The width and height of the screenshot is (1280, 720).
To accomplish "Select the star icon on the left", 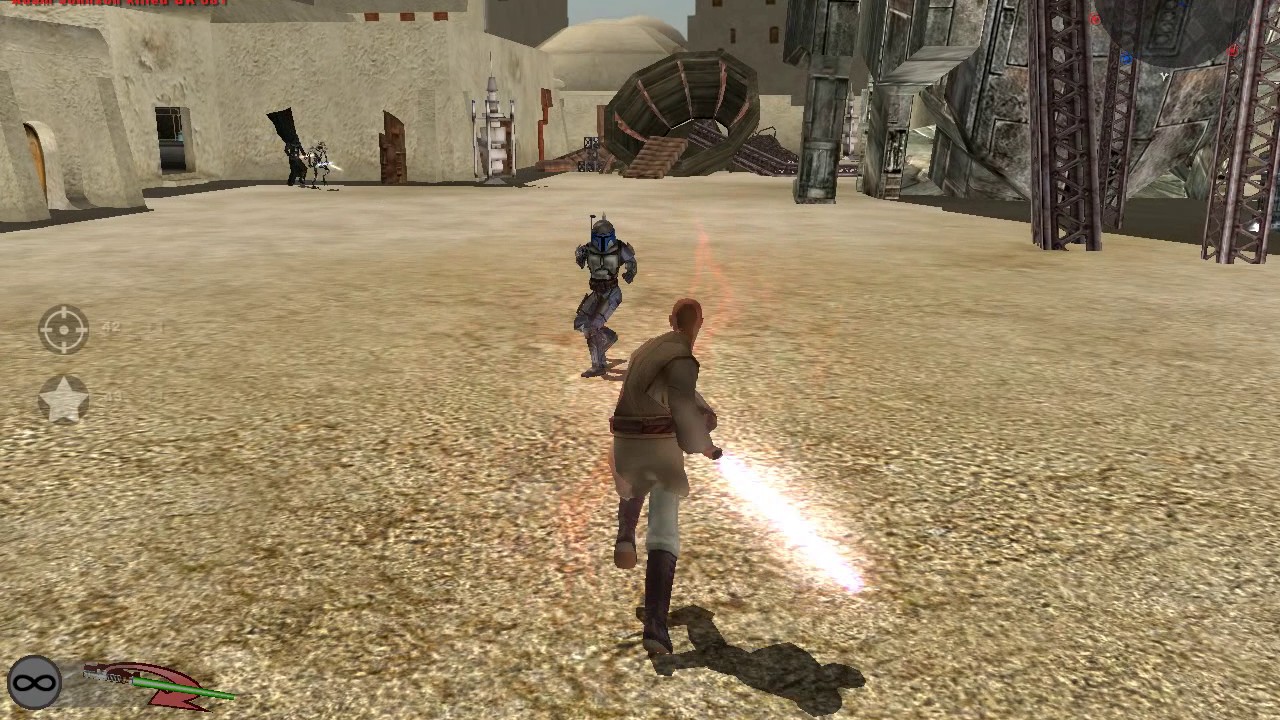I will [63, 400].
